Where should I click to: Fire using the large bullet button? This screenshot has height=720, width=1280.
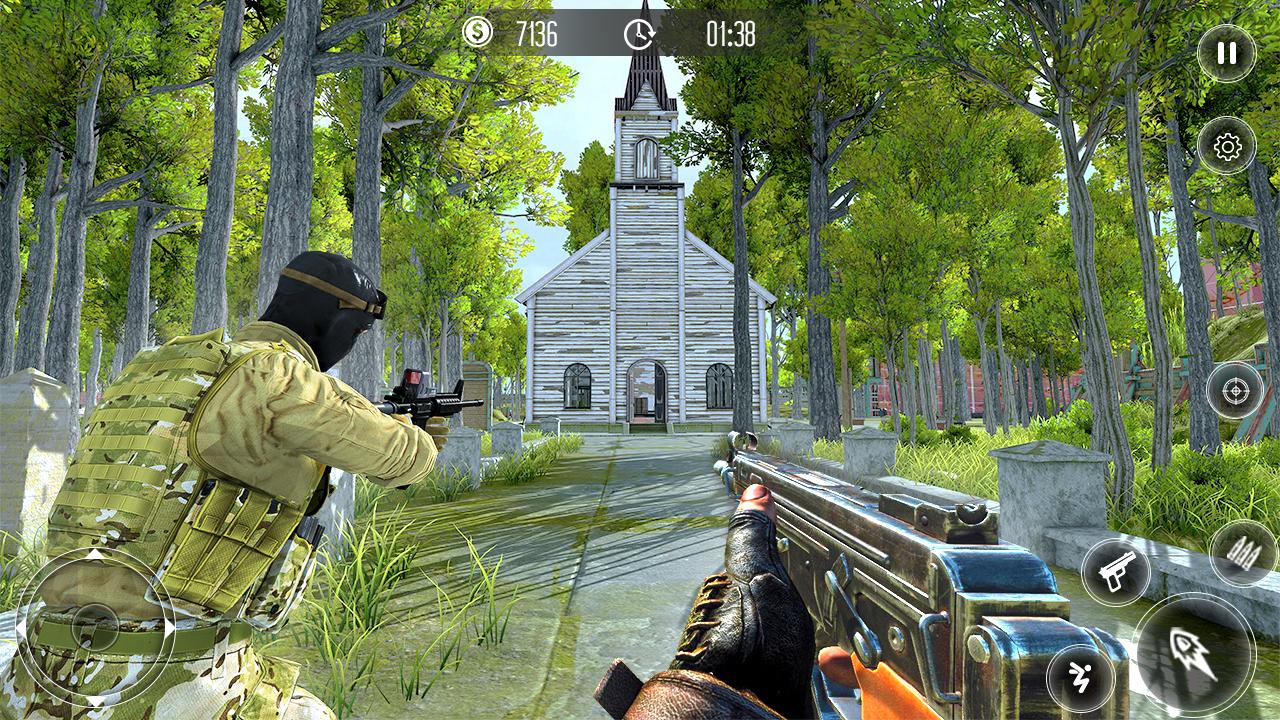tap(1194, 652)
